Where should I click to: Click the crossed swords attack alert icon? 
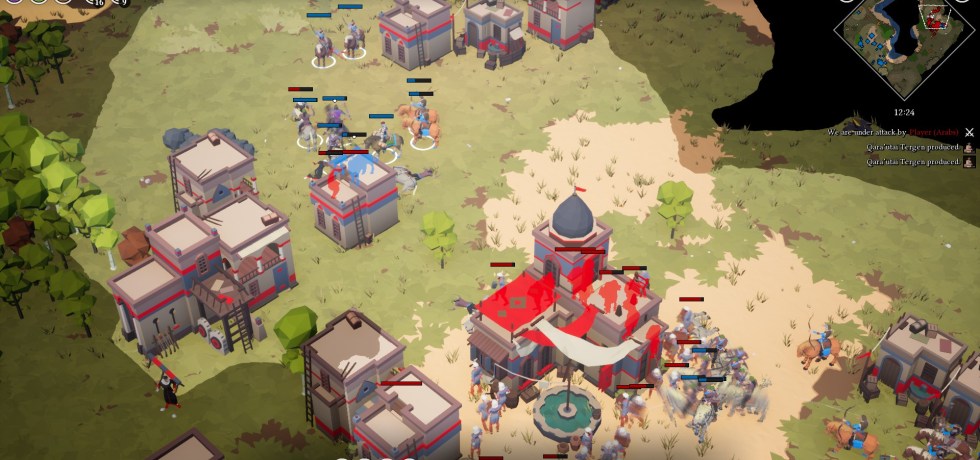coord(969,132)
